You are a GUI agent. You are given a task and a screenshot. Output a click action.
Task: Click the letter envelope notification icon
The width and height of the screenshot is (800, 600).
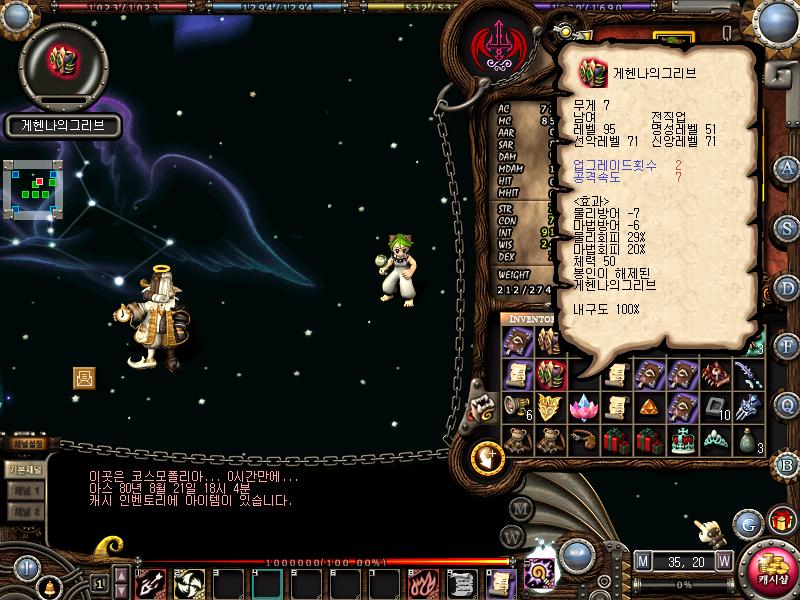pyautogui.click(x=84, y=377)
